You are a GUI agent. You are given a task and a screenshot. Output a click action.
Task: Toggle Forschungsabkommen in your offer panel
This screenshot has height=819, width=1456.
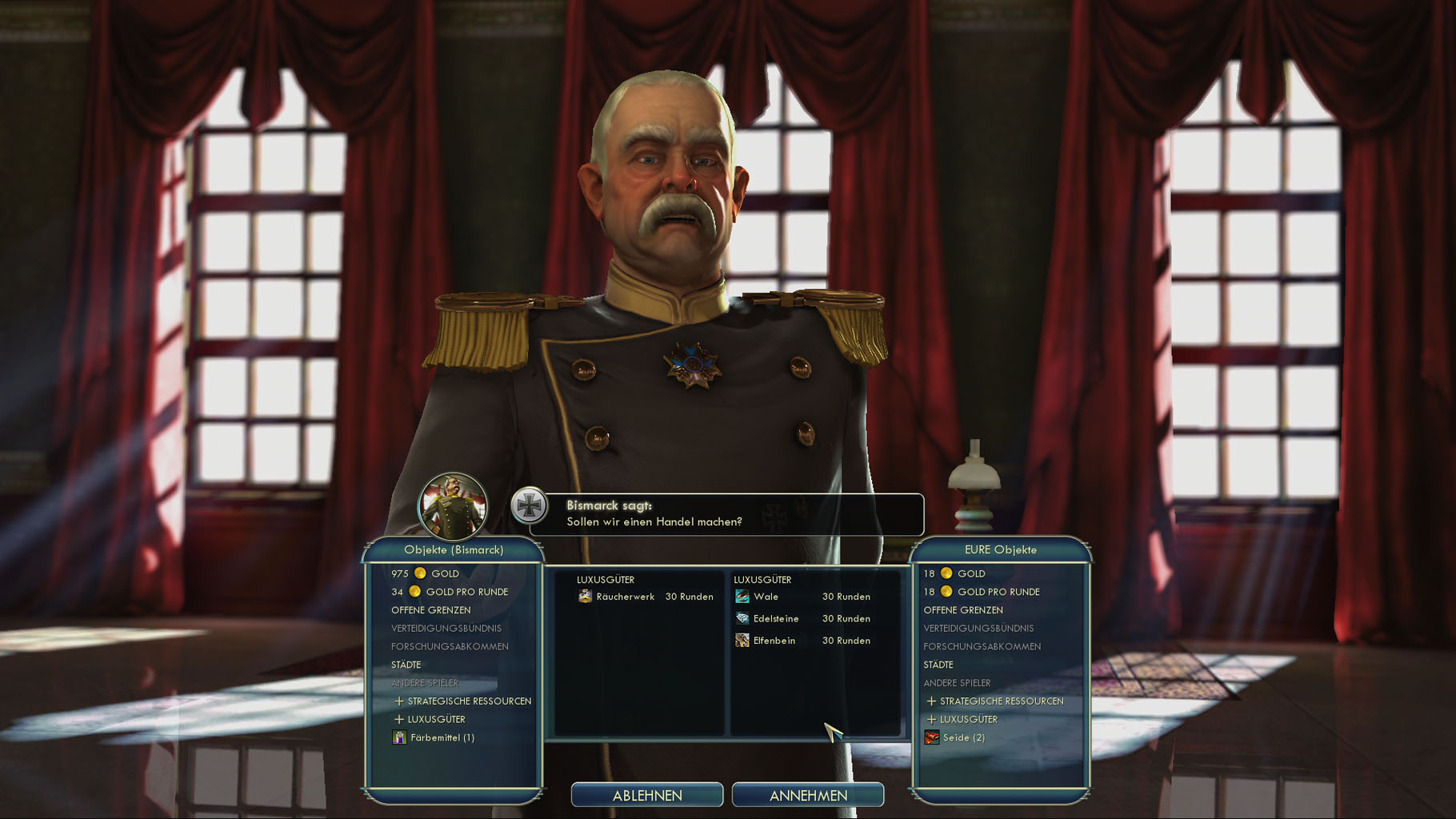pos(984,646)
